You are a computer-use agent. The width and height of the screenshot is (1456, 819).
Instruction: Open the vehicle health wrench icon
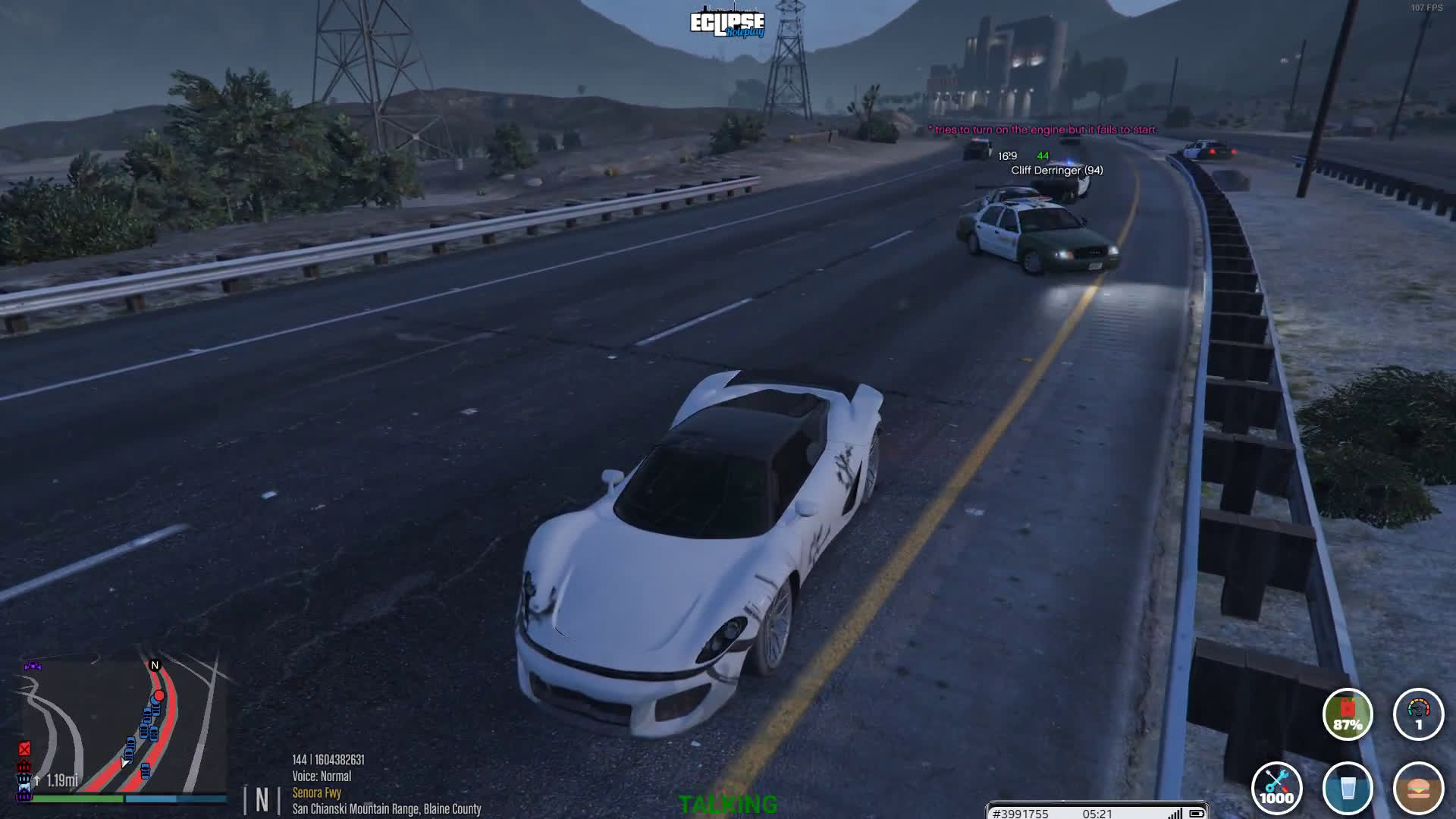point(1277,788)
